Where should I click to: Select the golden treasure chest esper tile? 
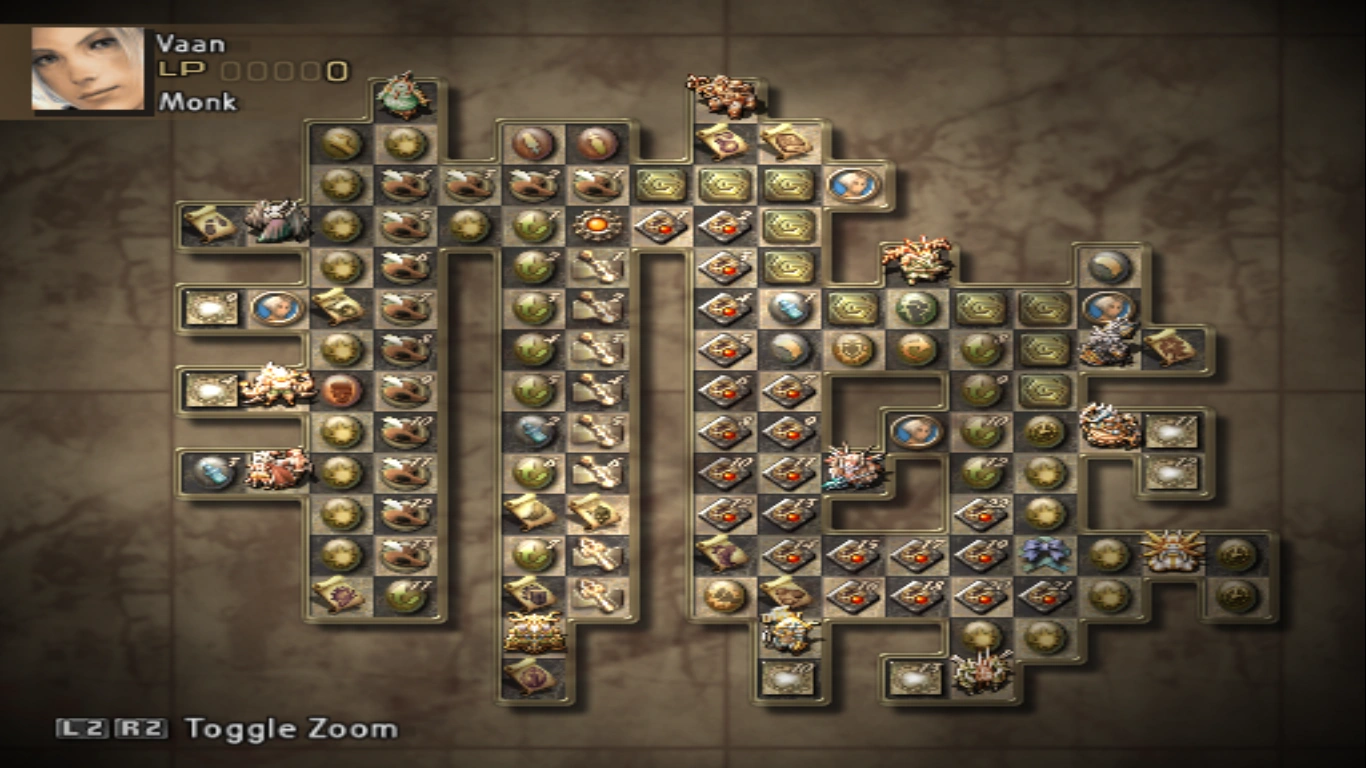534,632
